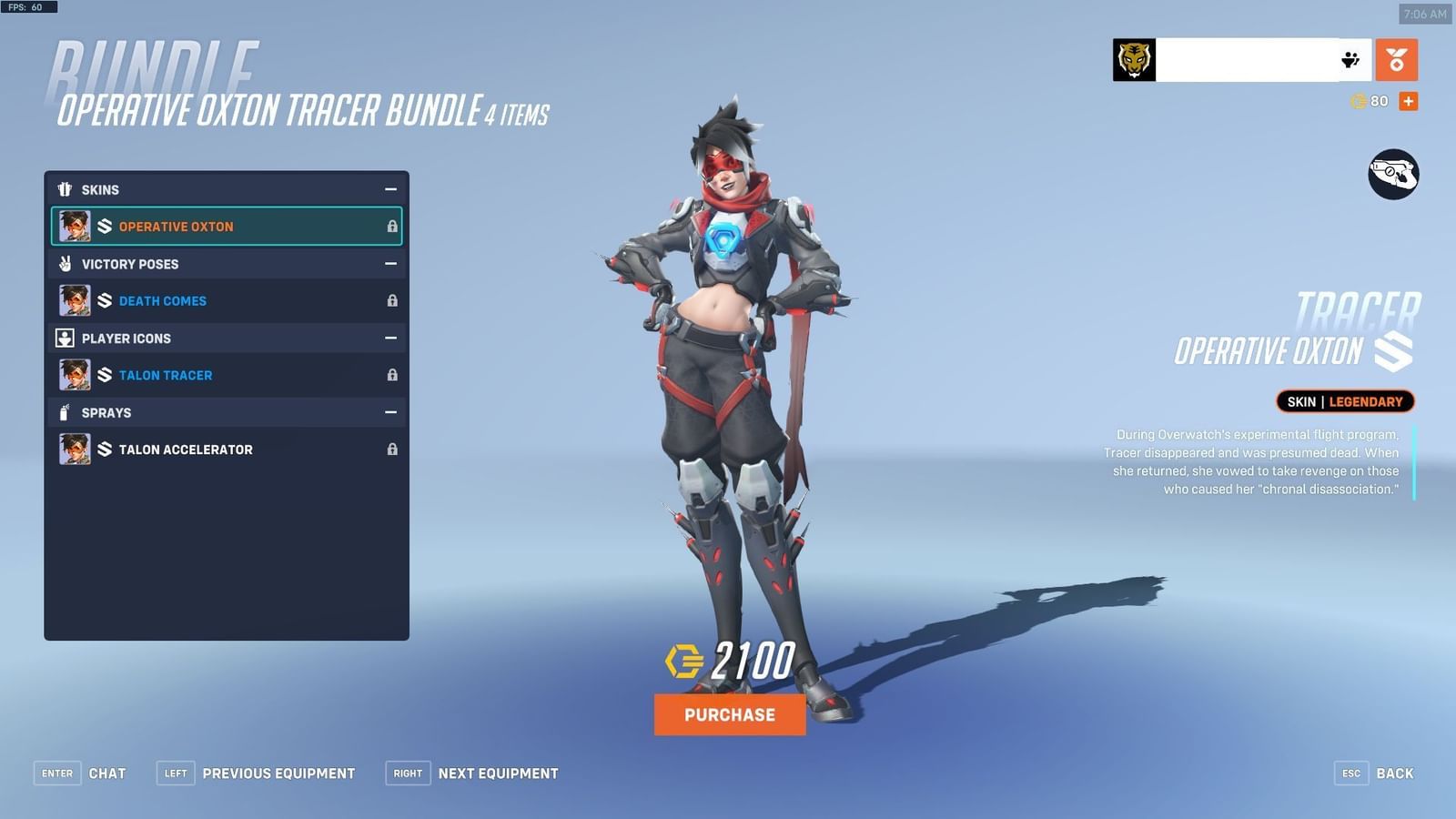Click the Skins section gift icon

point(64,189)
